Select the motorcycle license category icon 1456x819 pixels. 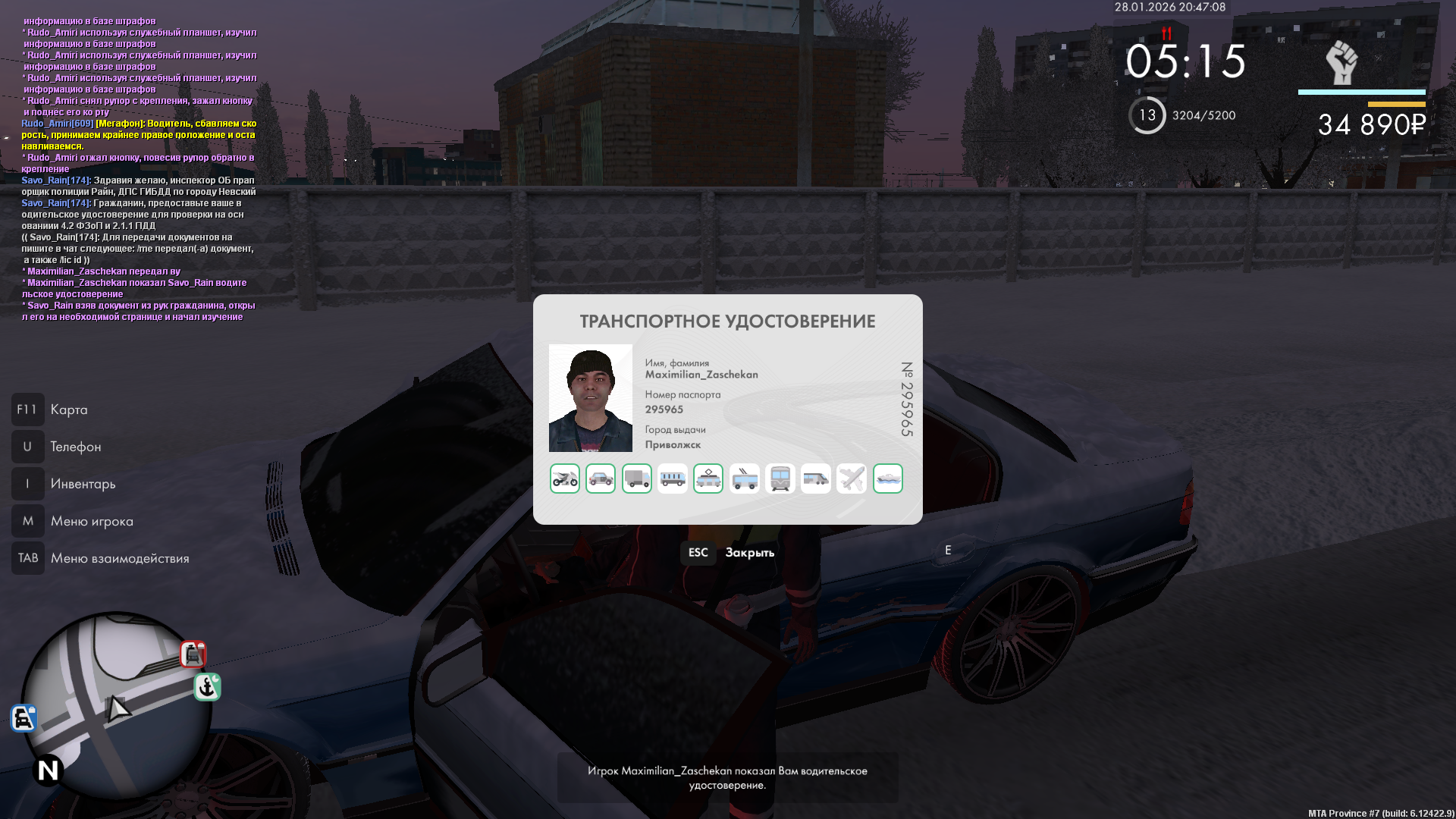tap(565, 479)
